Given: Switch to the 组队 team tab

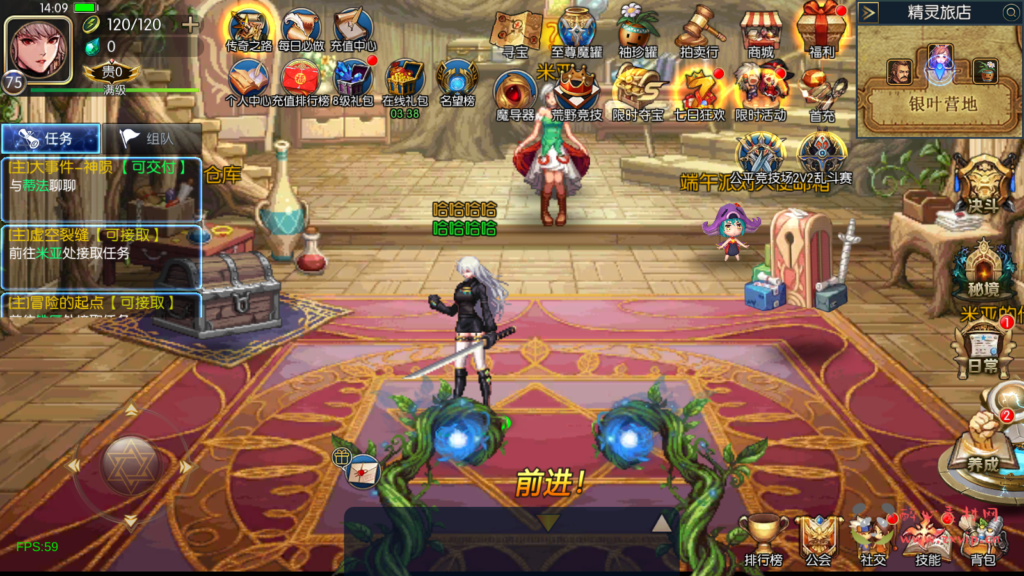Looking at the screenshot, I should [x=152, y=140].
